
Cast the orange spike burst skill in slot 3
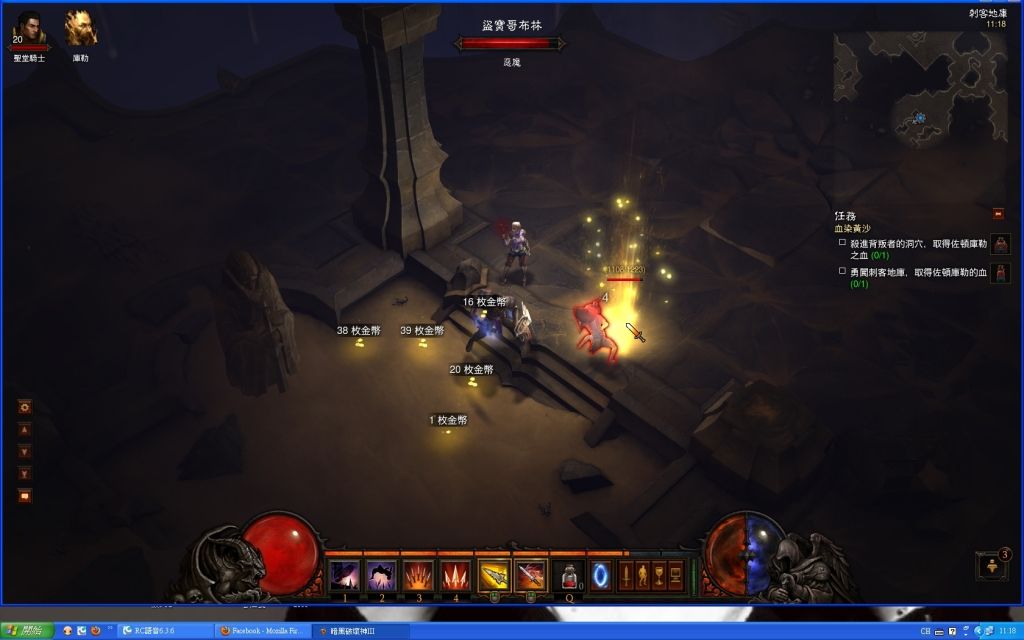(x=418, y=575)
